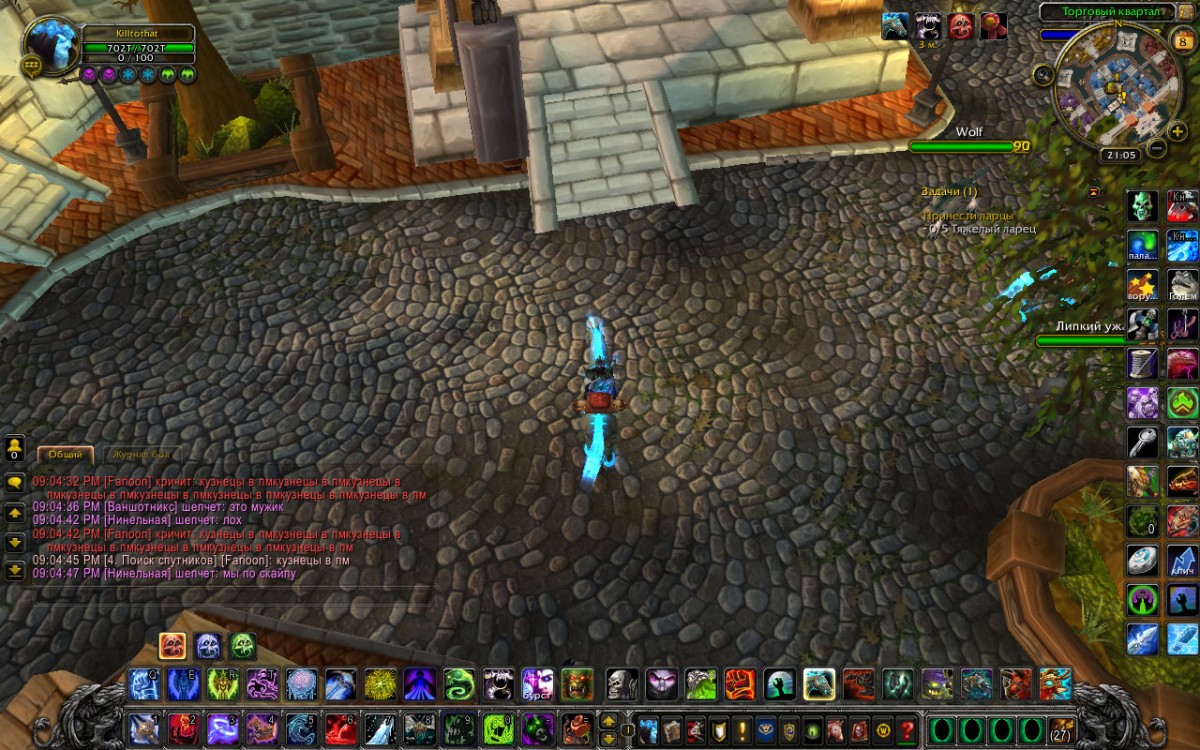Click the Бурст macro button

[537, 684]
